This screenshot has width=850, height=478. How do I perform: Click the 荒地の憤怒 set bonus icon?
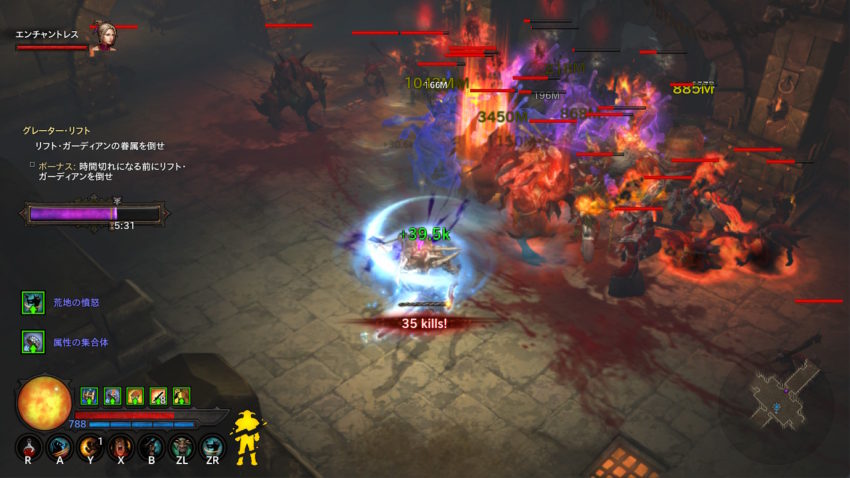coord(33,302)
